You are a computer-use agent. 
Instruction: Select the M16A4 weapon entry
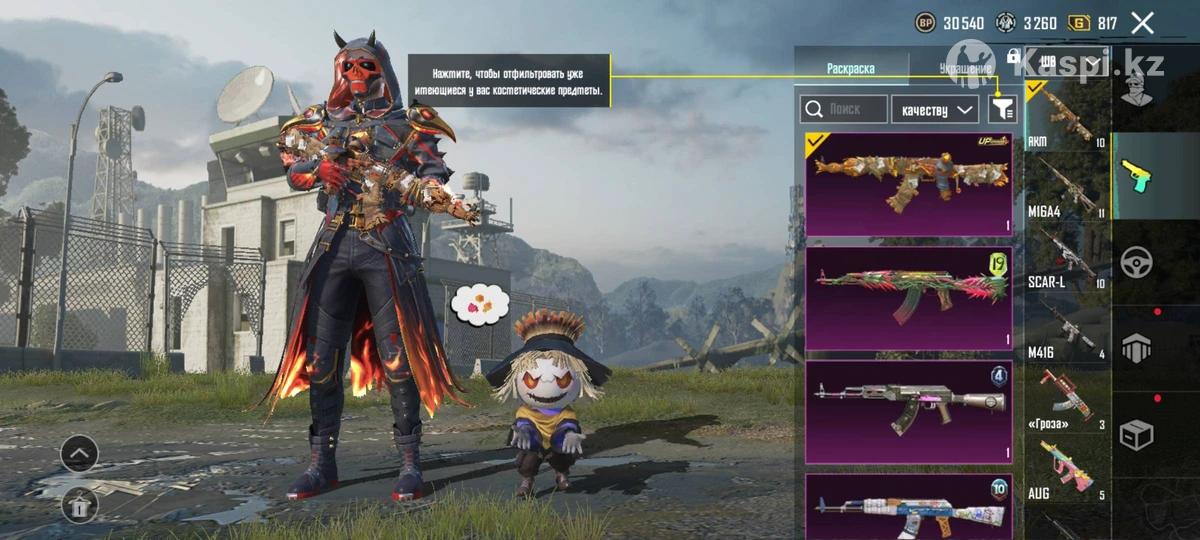pos(1067,188)
